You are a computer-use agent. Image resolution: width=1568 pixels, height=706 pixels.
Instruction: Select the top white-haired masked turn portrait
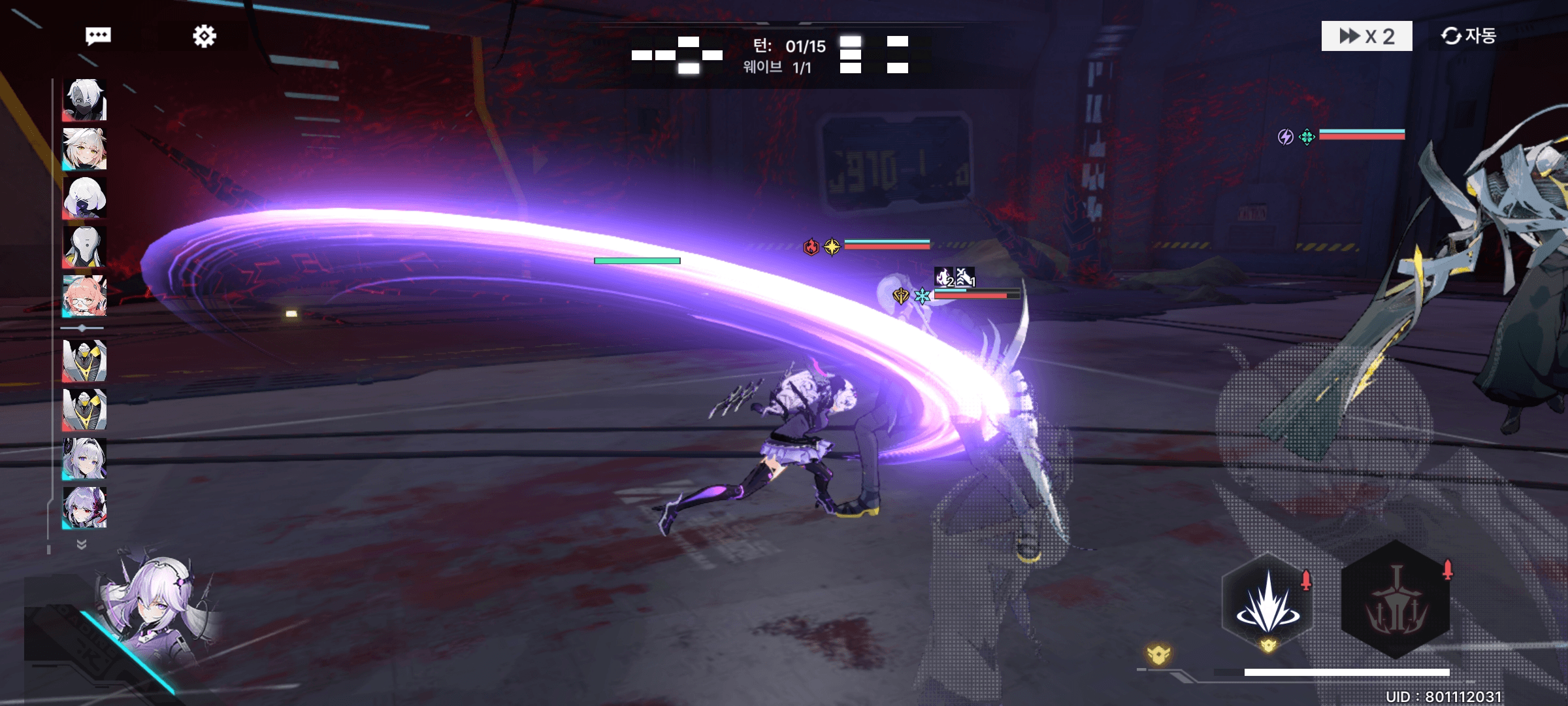[x=85, y=100]
